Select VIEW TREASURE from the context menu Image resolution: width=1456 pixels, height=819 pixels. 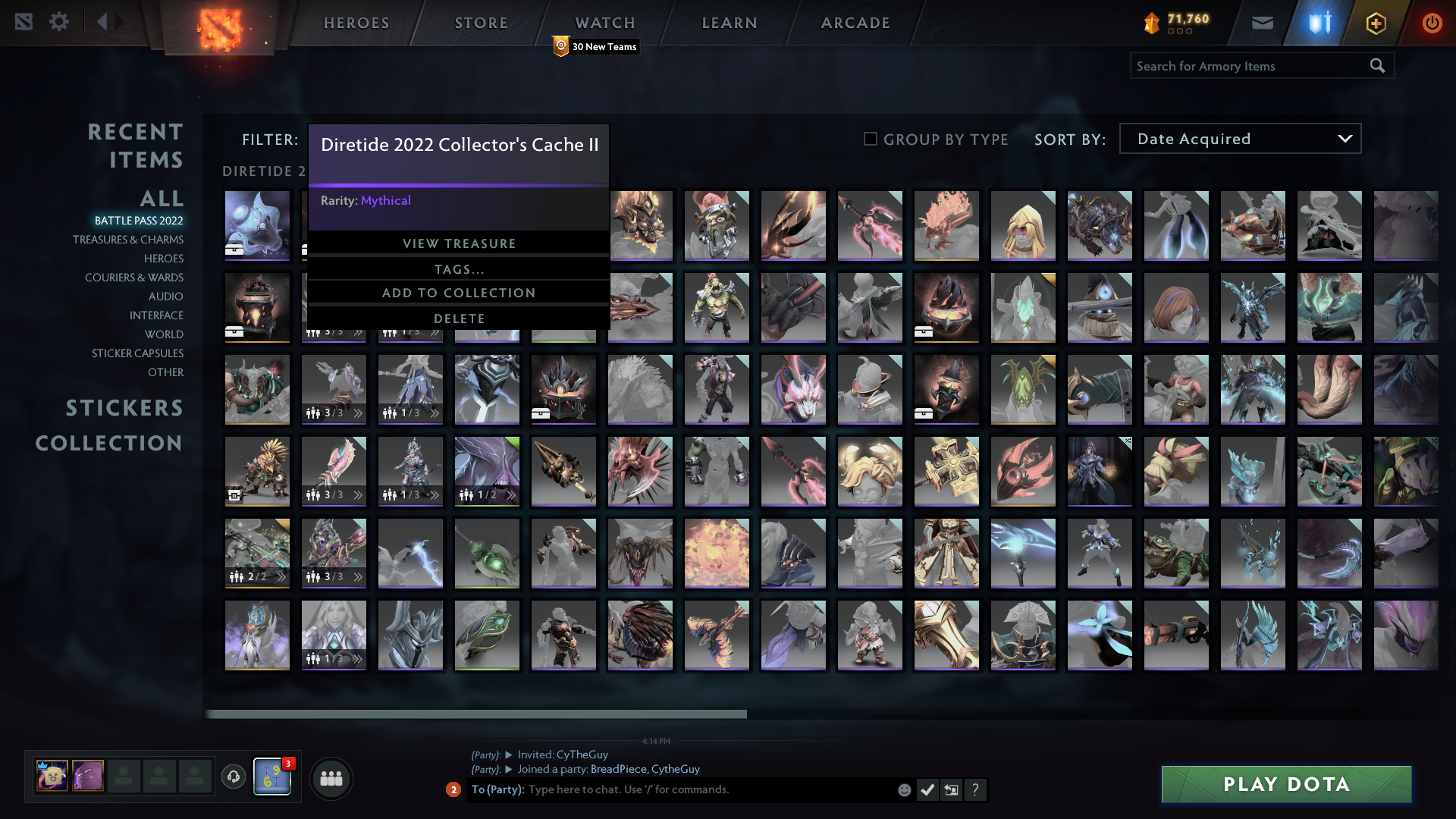click(459, 243)
